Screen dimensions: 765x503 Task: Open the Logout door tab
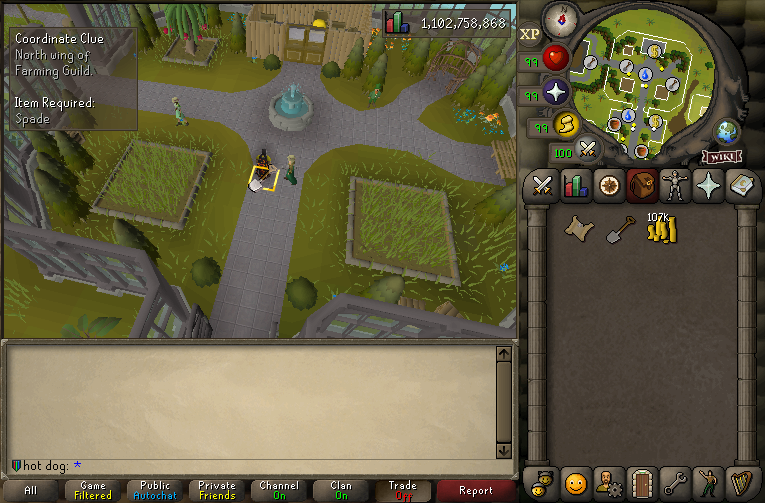(x=641, y=484)
